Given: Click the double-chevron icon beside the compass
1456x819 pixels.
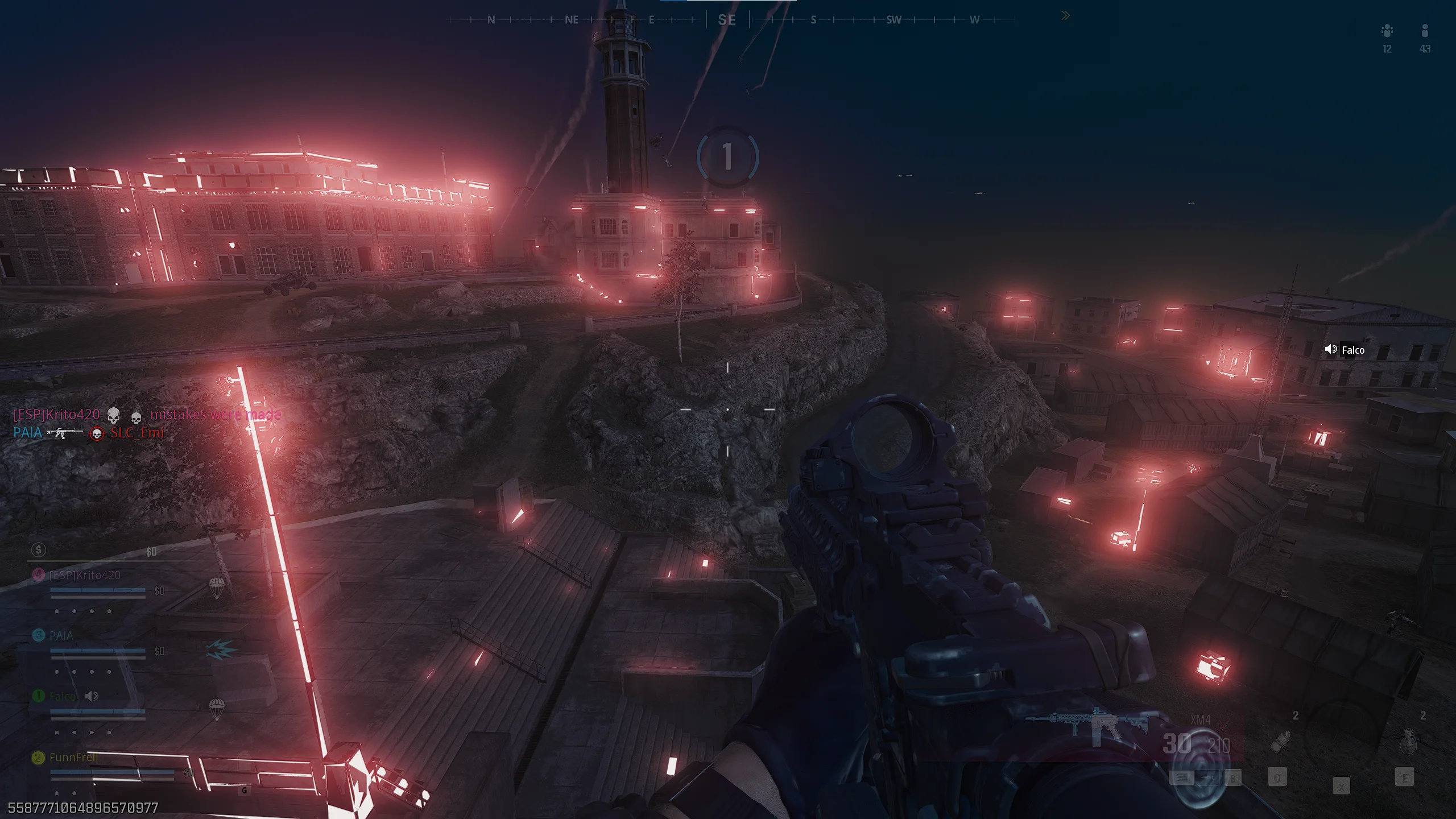Looking at the screenshot, I should (x=1065, y=16).
